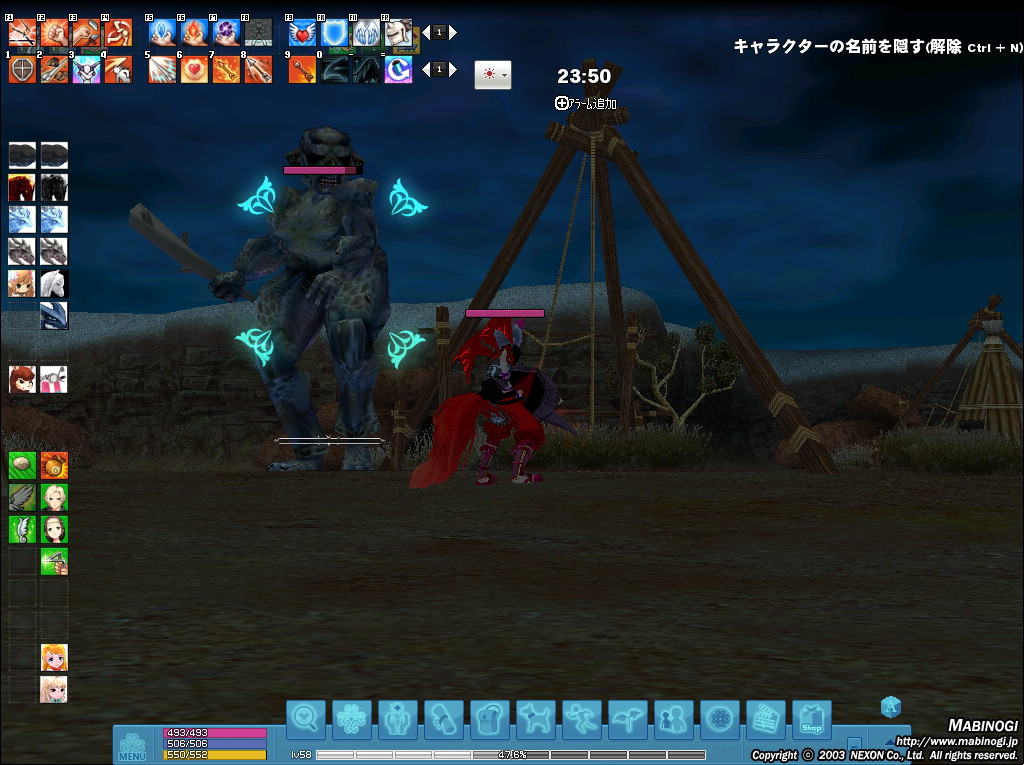
Task: Open the inventory backpack button
Action: coord(489,719)
